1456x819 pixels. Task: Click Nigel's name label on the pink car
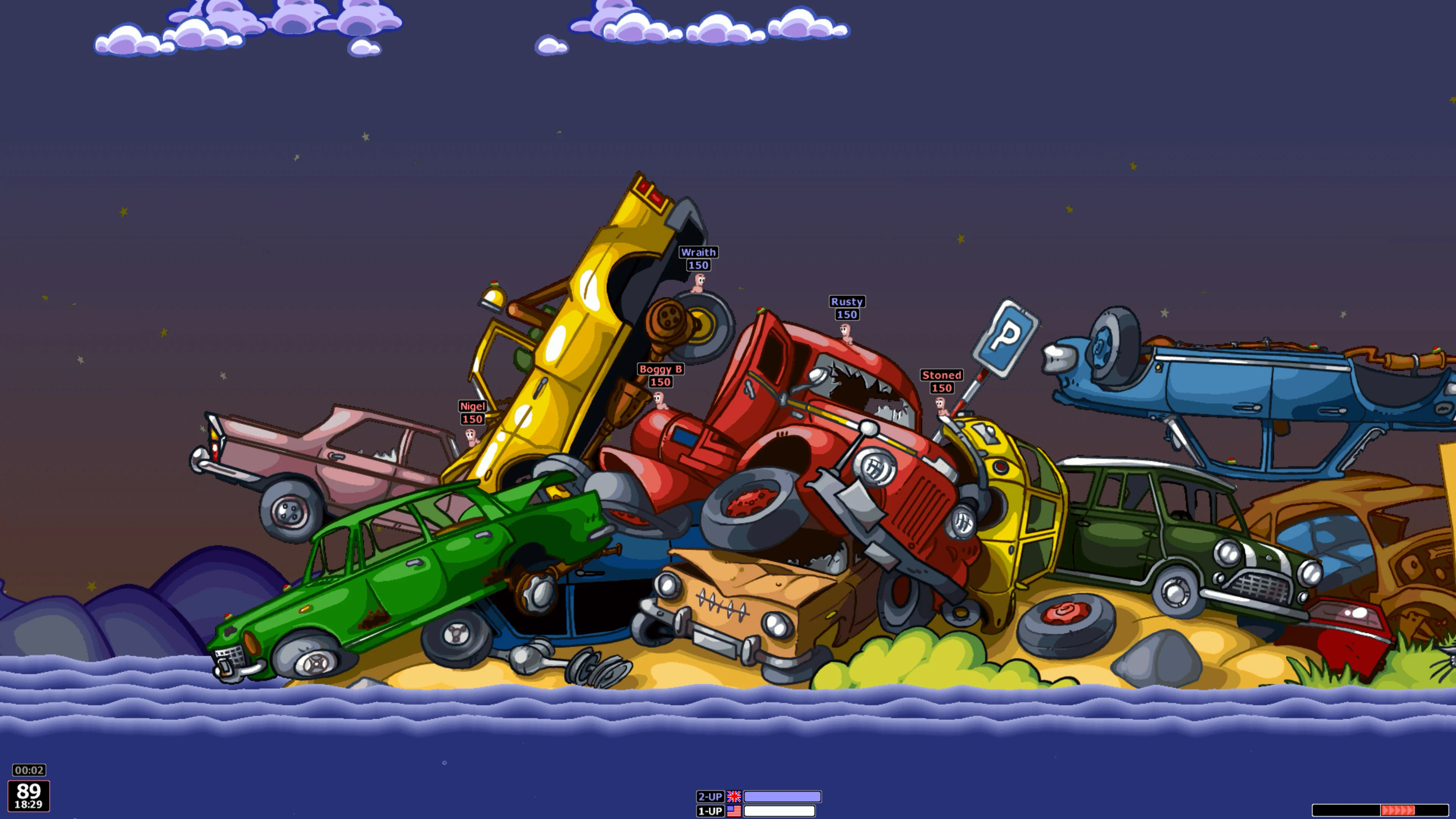click(472, 406)
